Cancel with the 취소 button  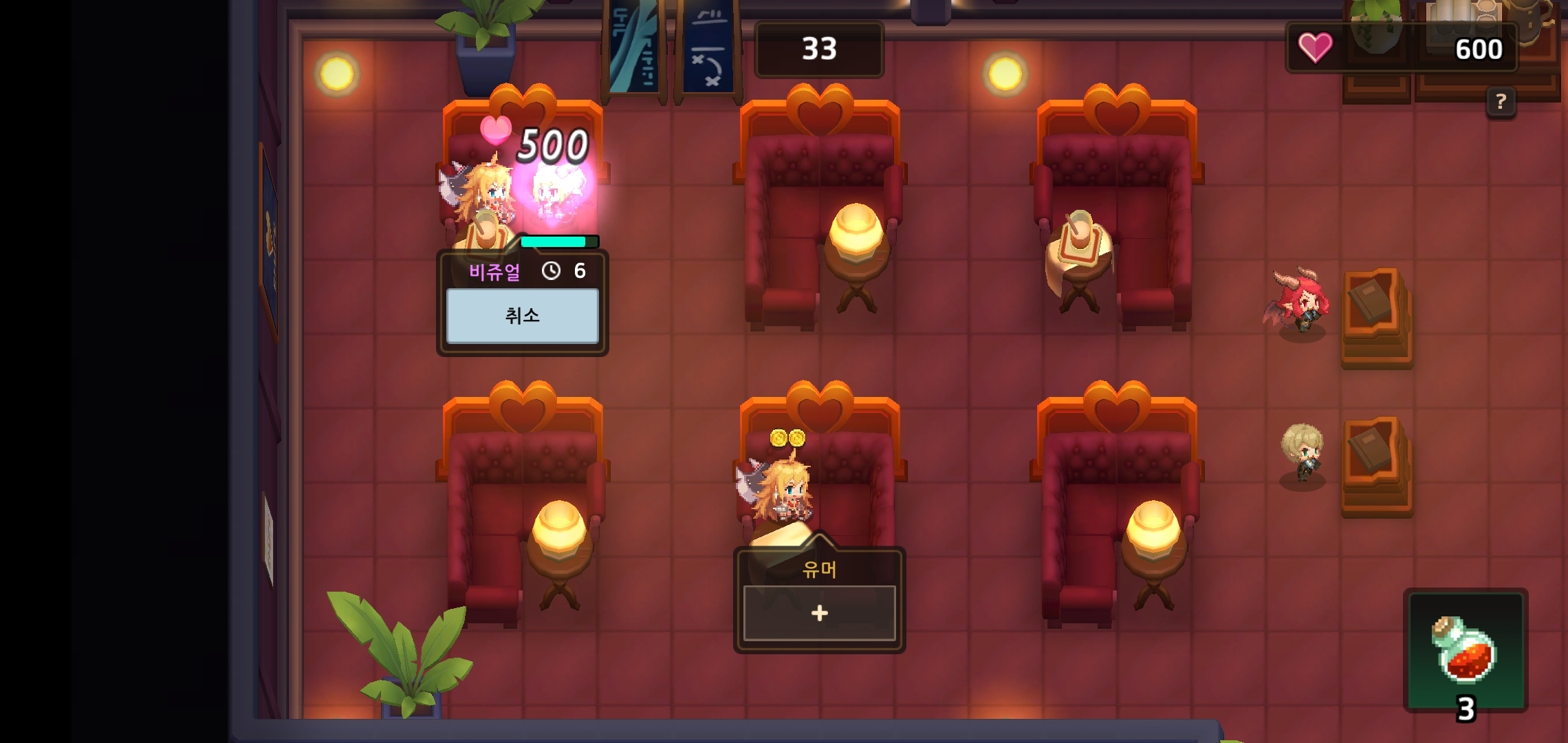click(522, 316)
